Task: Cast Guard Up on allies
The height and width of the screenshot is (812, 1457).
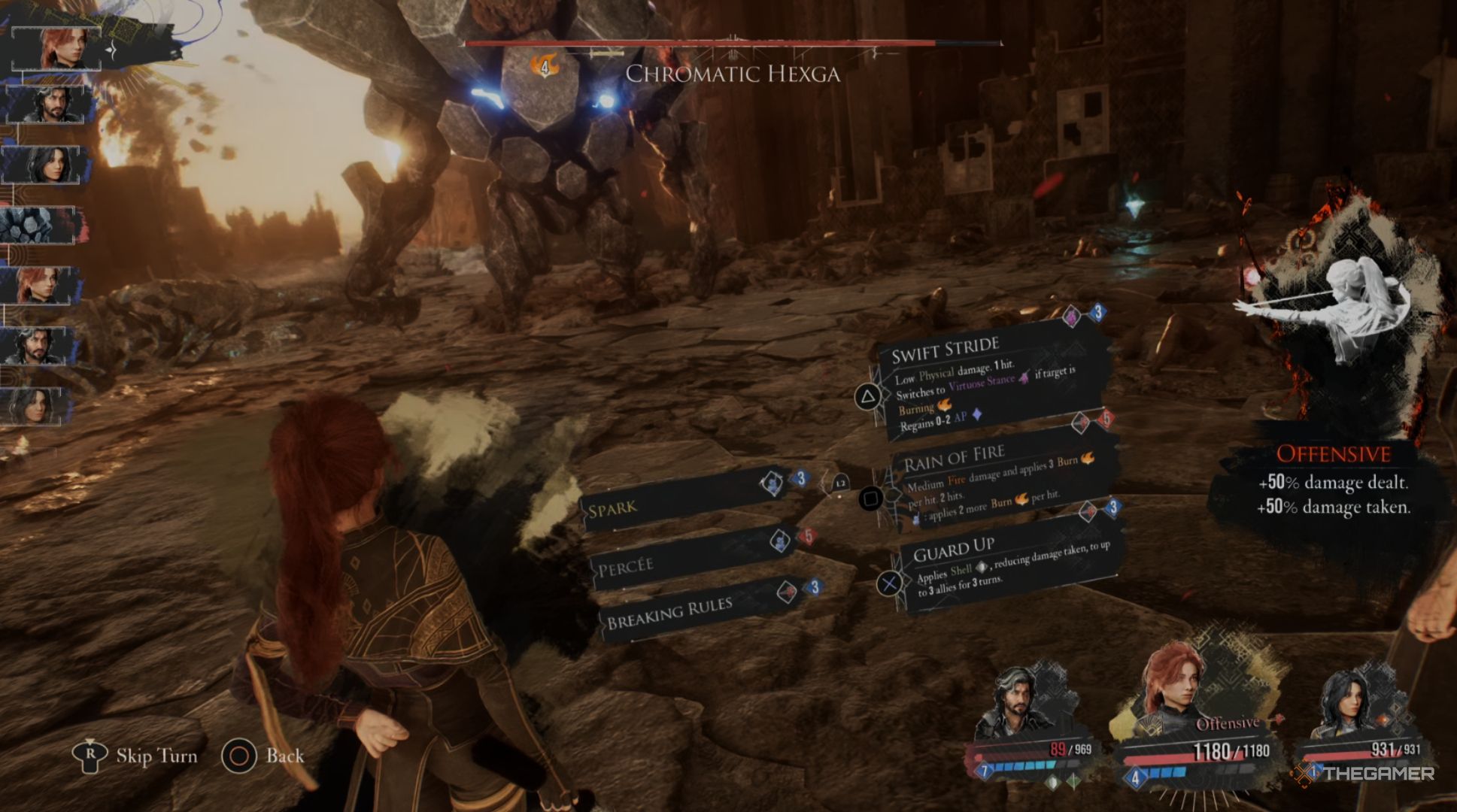Action: 1008,565
